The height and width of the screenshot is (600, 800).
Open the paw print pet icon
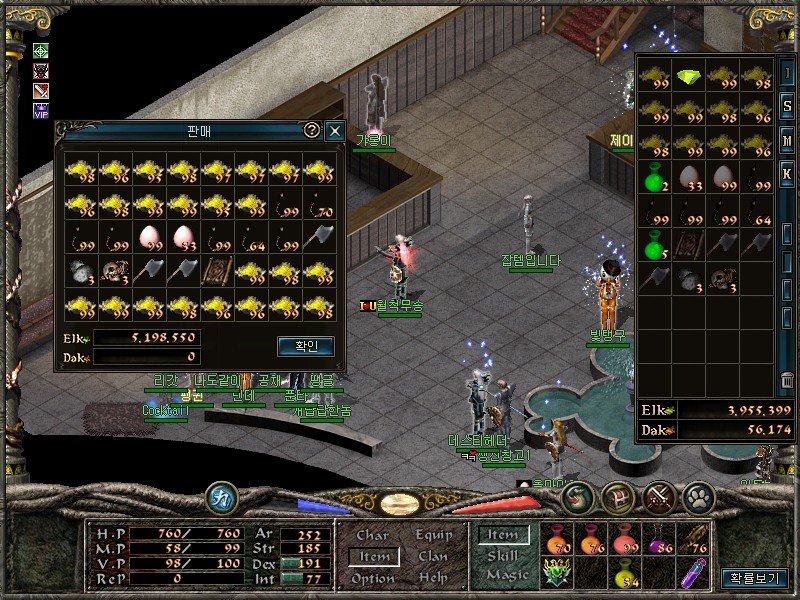pos(697,495)
